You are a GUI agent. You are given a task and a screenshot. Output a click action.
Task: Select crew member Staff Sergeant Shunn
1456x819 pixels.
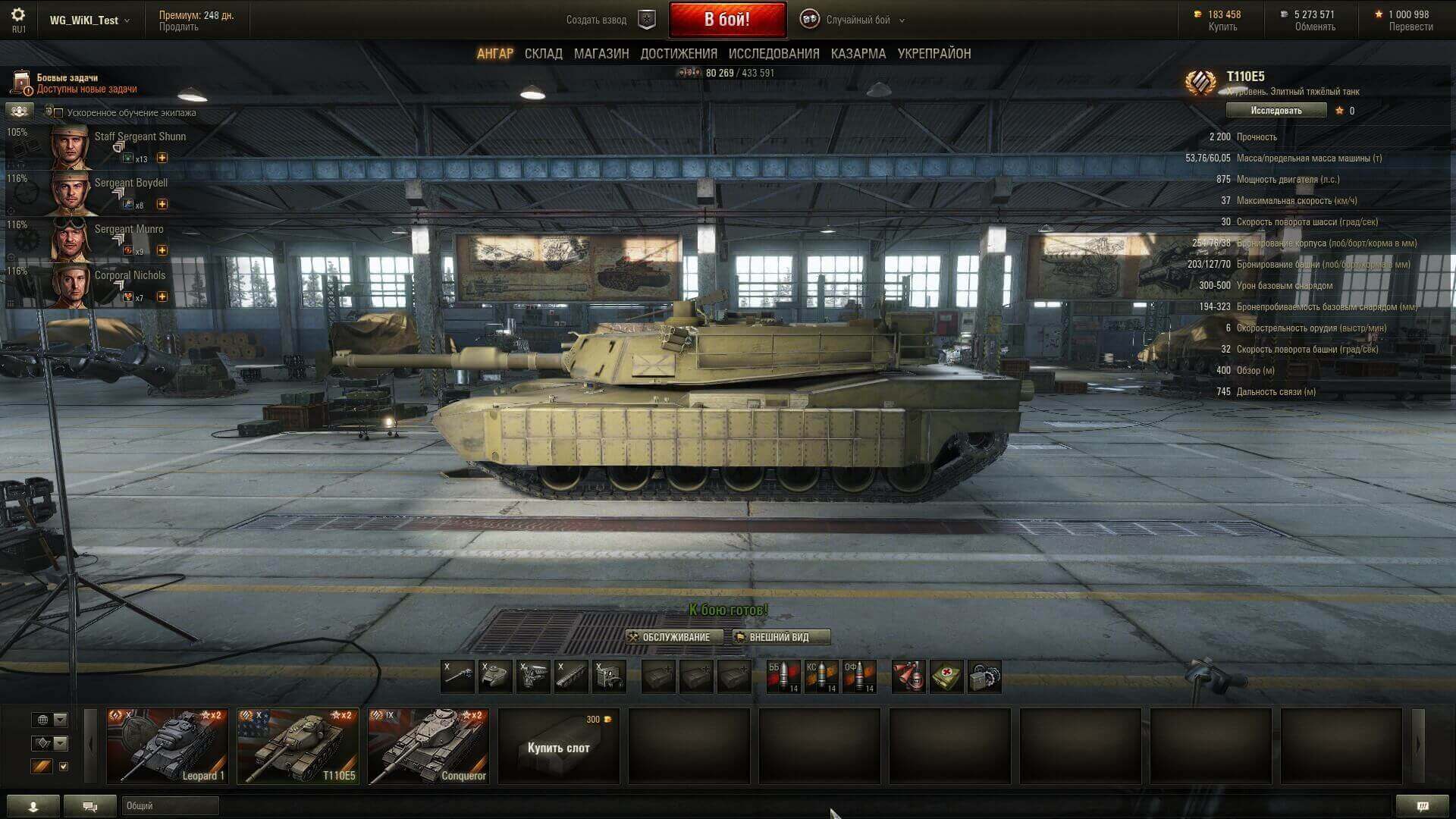(x=114, y=146)
